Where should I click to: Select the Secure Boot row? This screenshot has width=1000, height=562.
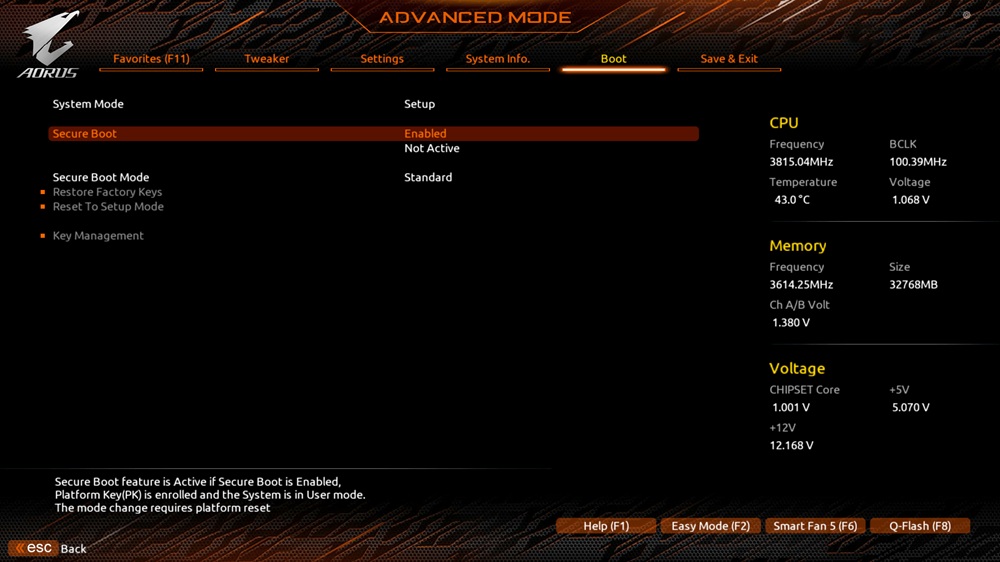pyautogui.click(x=85, y=134)
